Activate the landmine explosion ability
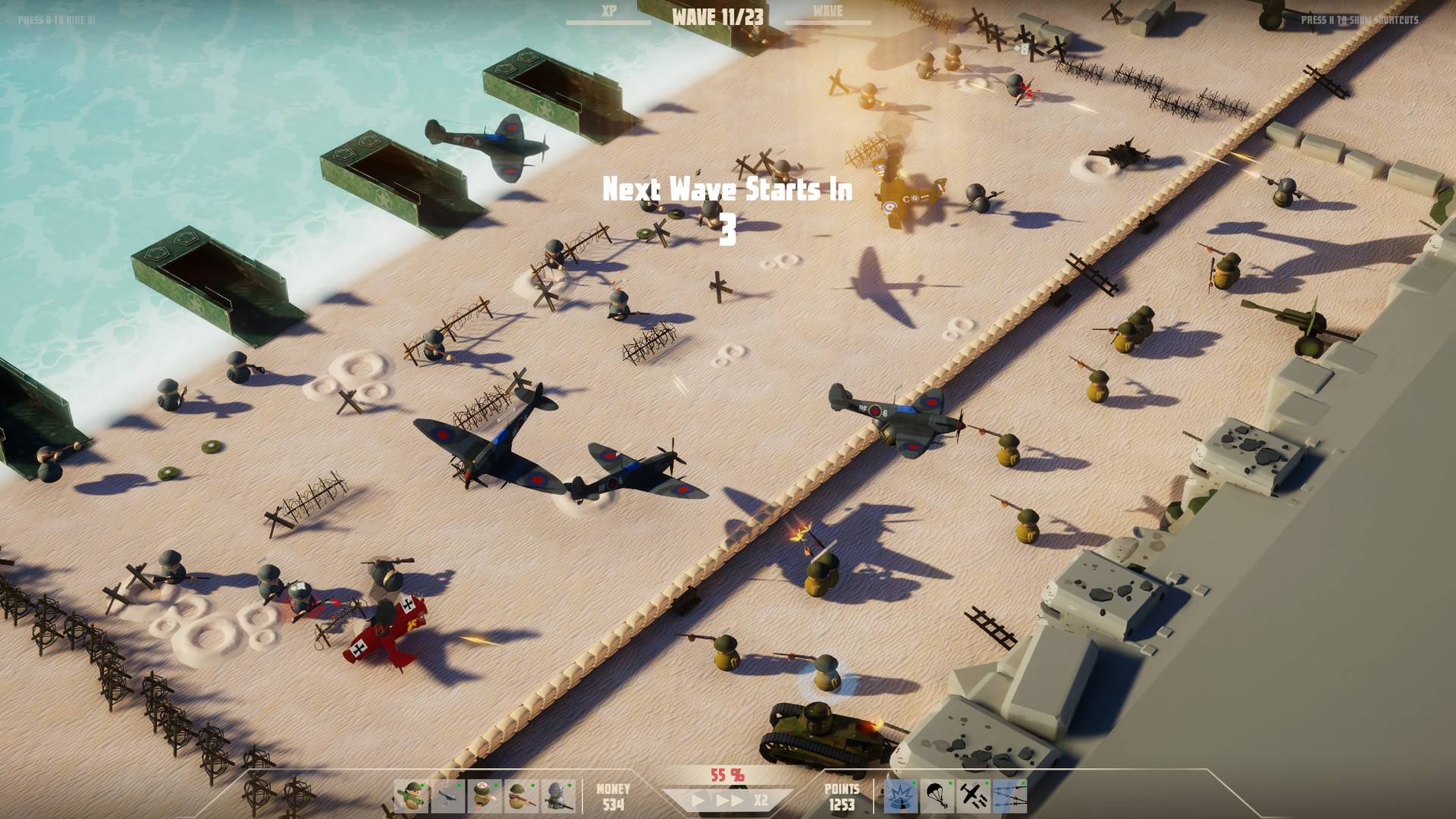Image resolution: width=1456 pixels, height=819 pixels. (901, 797)
